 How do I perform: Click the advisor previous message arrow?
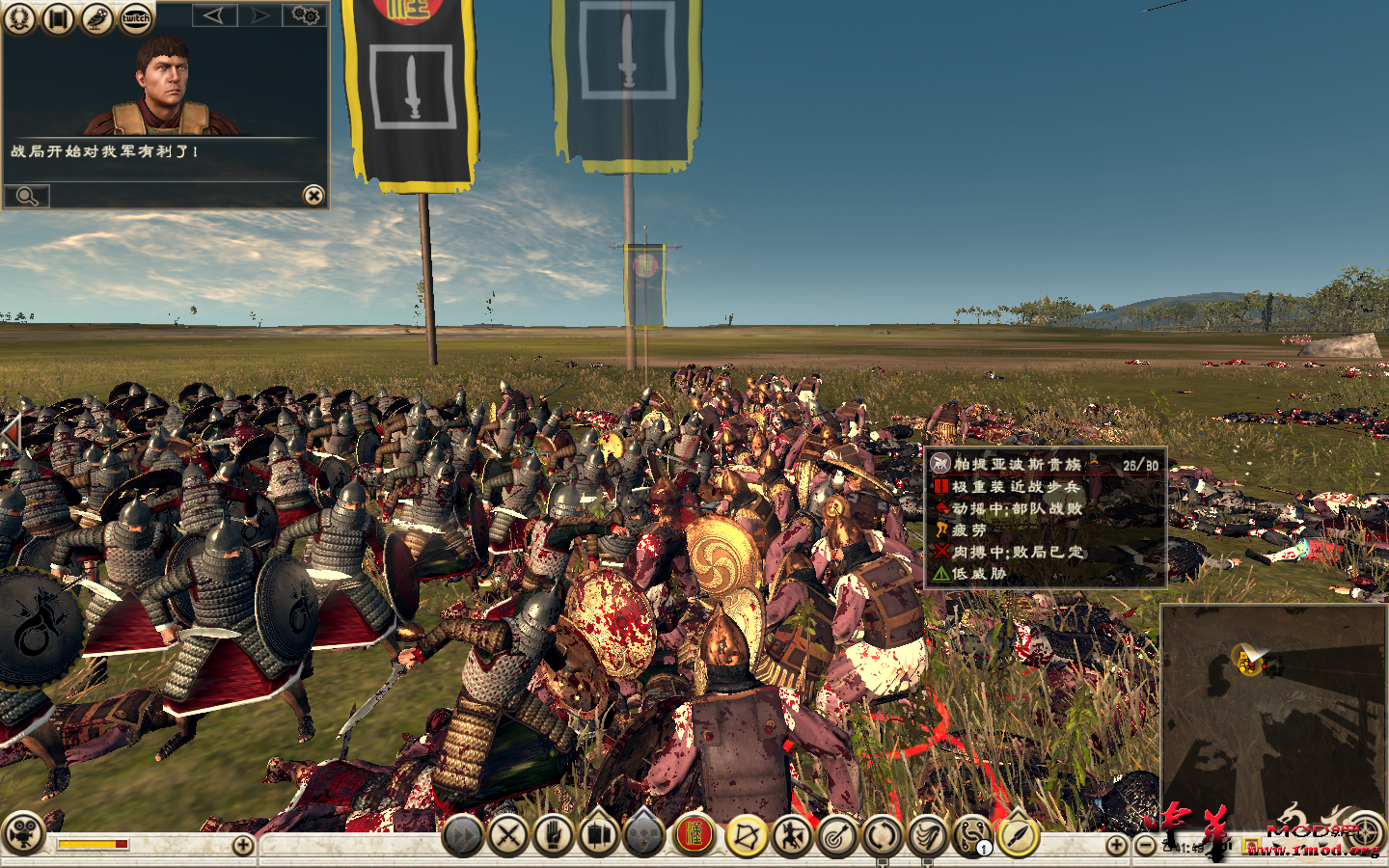point(214,17)
